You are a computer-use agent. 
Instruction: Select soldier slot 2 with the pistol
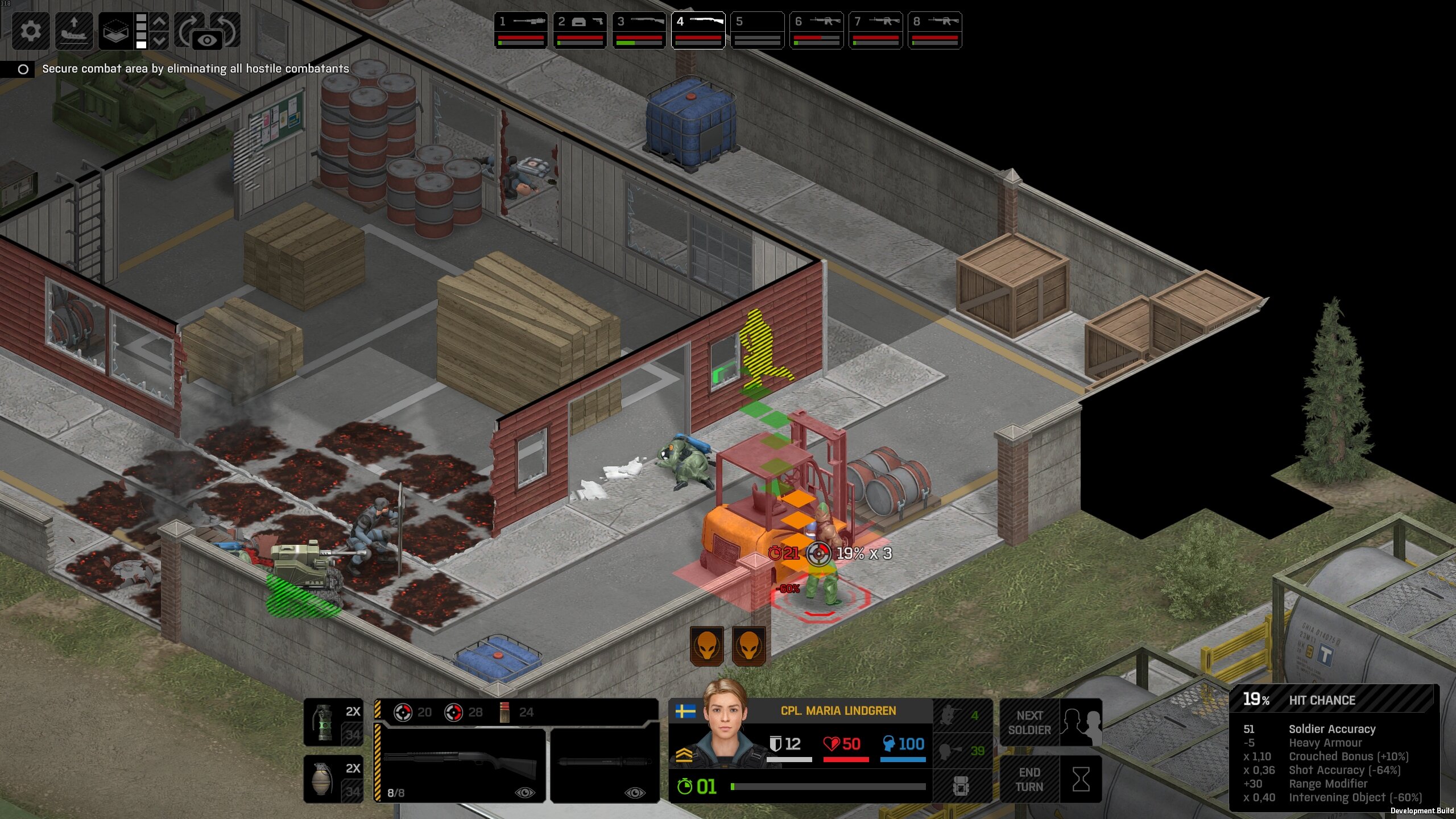(x=580, y=30)
